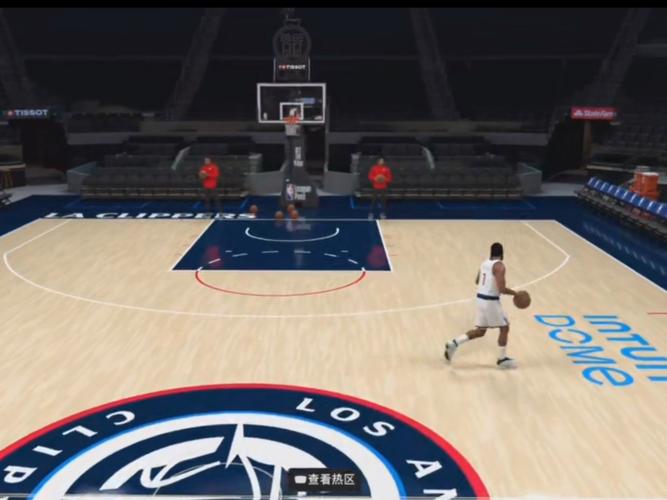
Task: Open the 查看热区 hot zones view
Action: click(x=324, y=479)
